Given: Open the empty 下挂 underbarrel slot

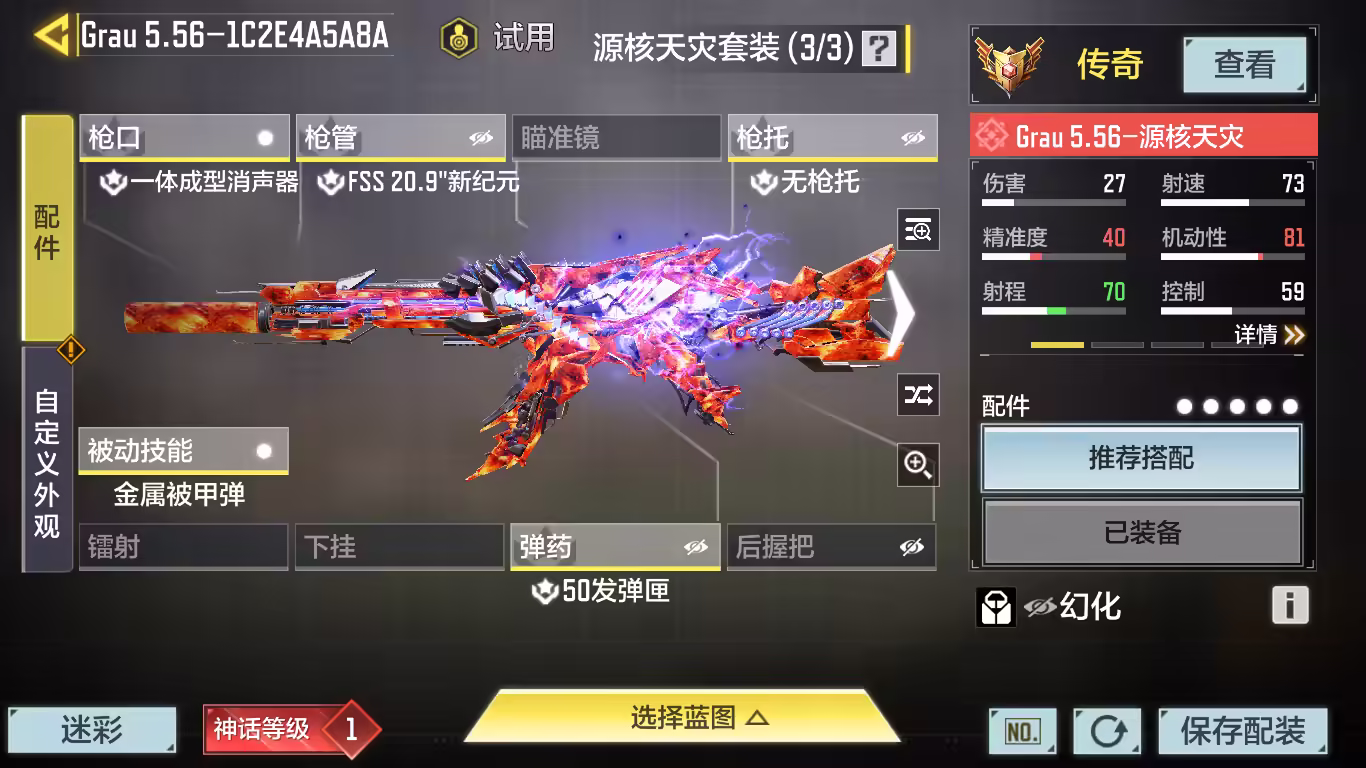Looking at the screenshot, I should tap(399, 547).
